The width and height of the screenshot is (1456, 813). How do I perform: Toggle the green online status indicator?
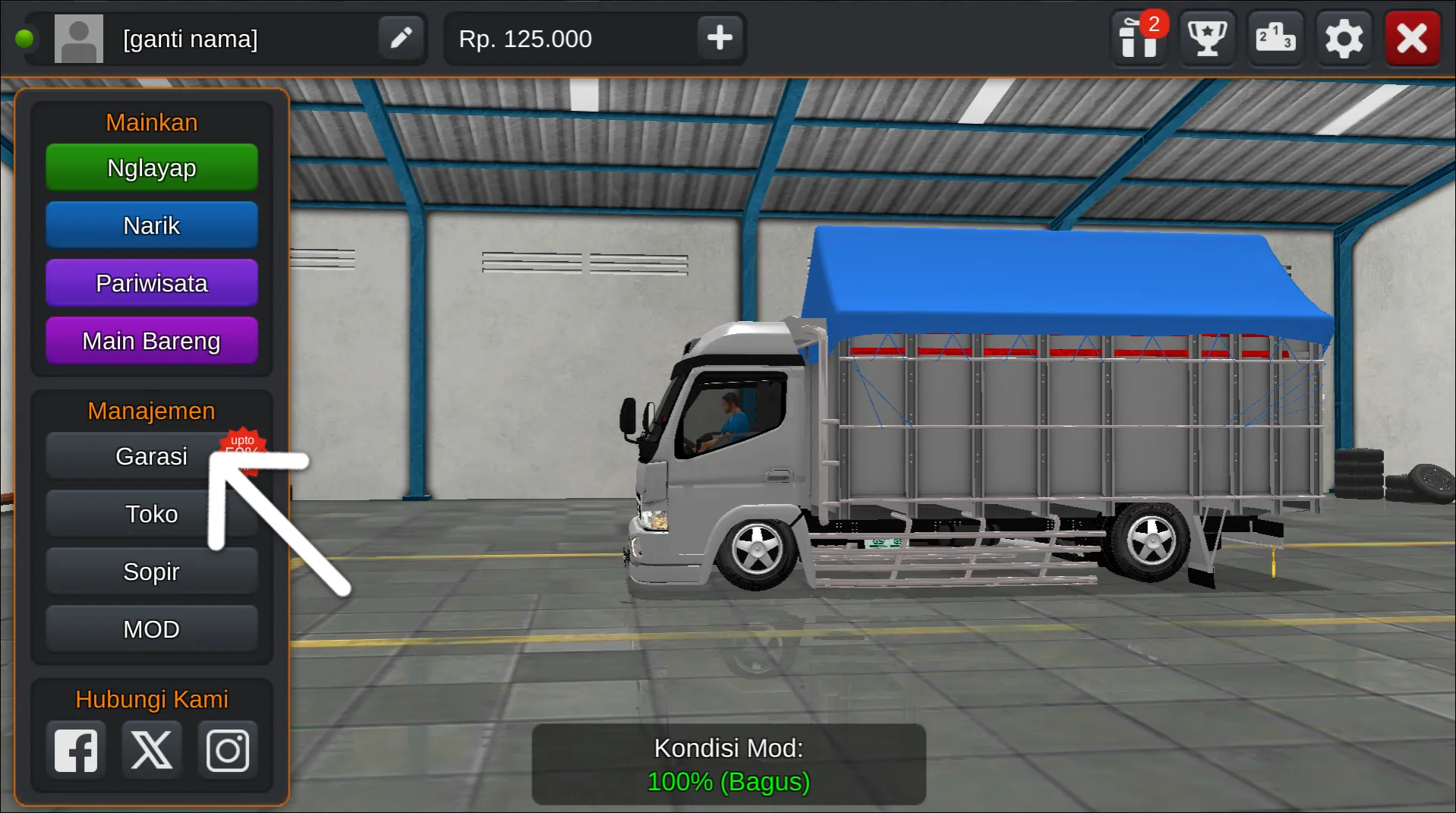click(25, 37)
